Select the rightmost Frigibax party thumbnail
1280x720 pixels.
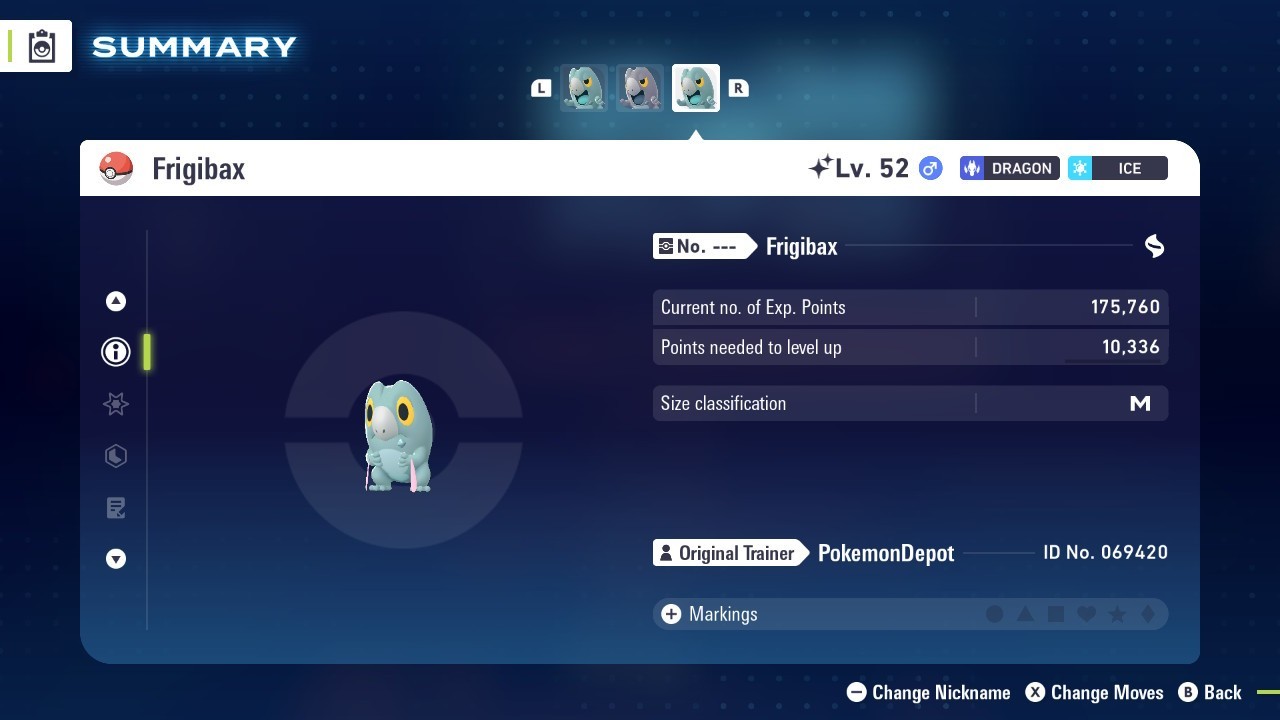tap(695, 87)
